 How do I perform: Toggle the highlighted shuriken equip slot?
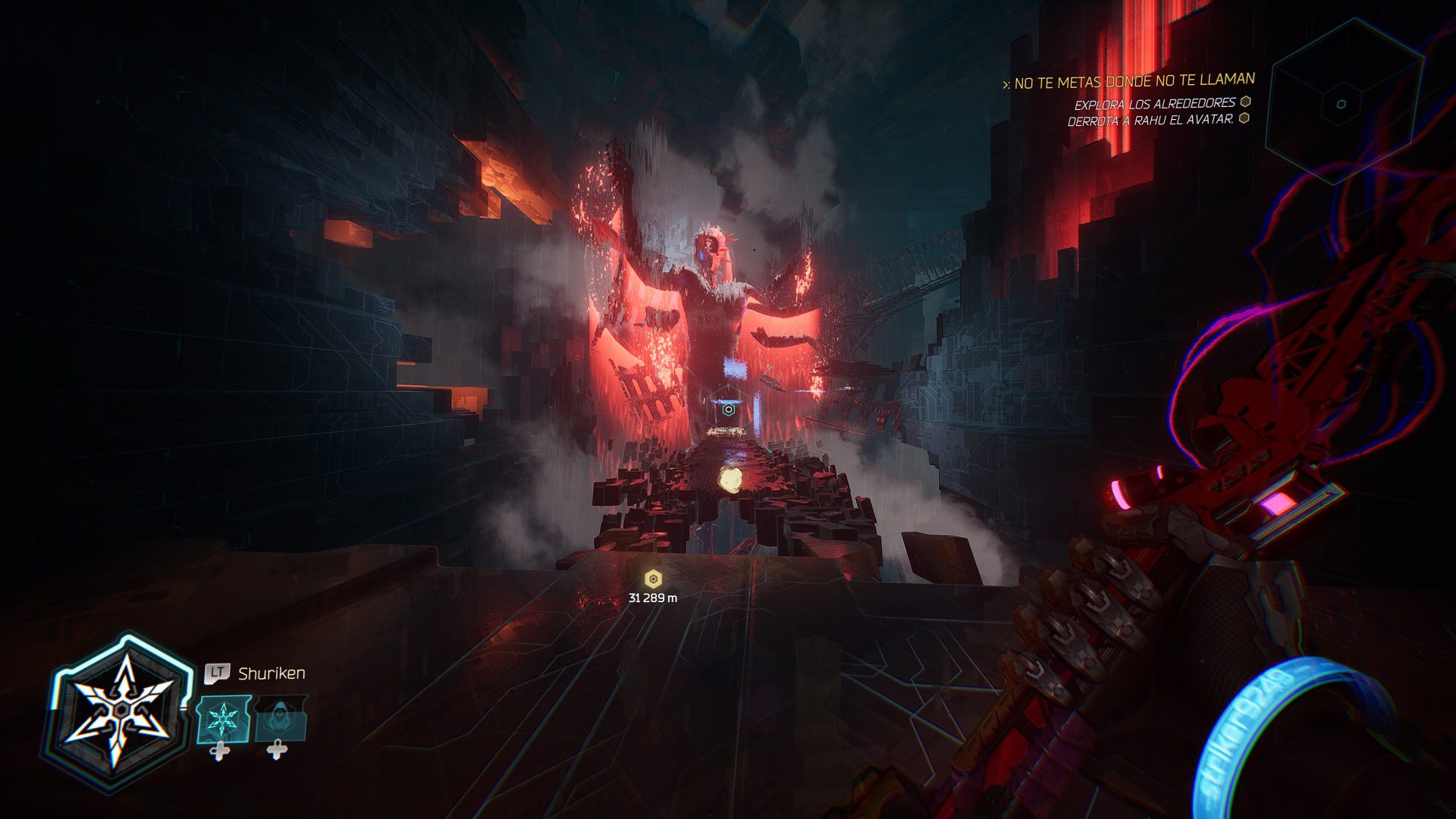tap(224, 719)
